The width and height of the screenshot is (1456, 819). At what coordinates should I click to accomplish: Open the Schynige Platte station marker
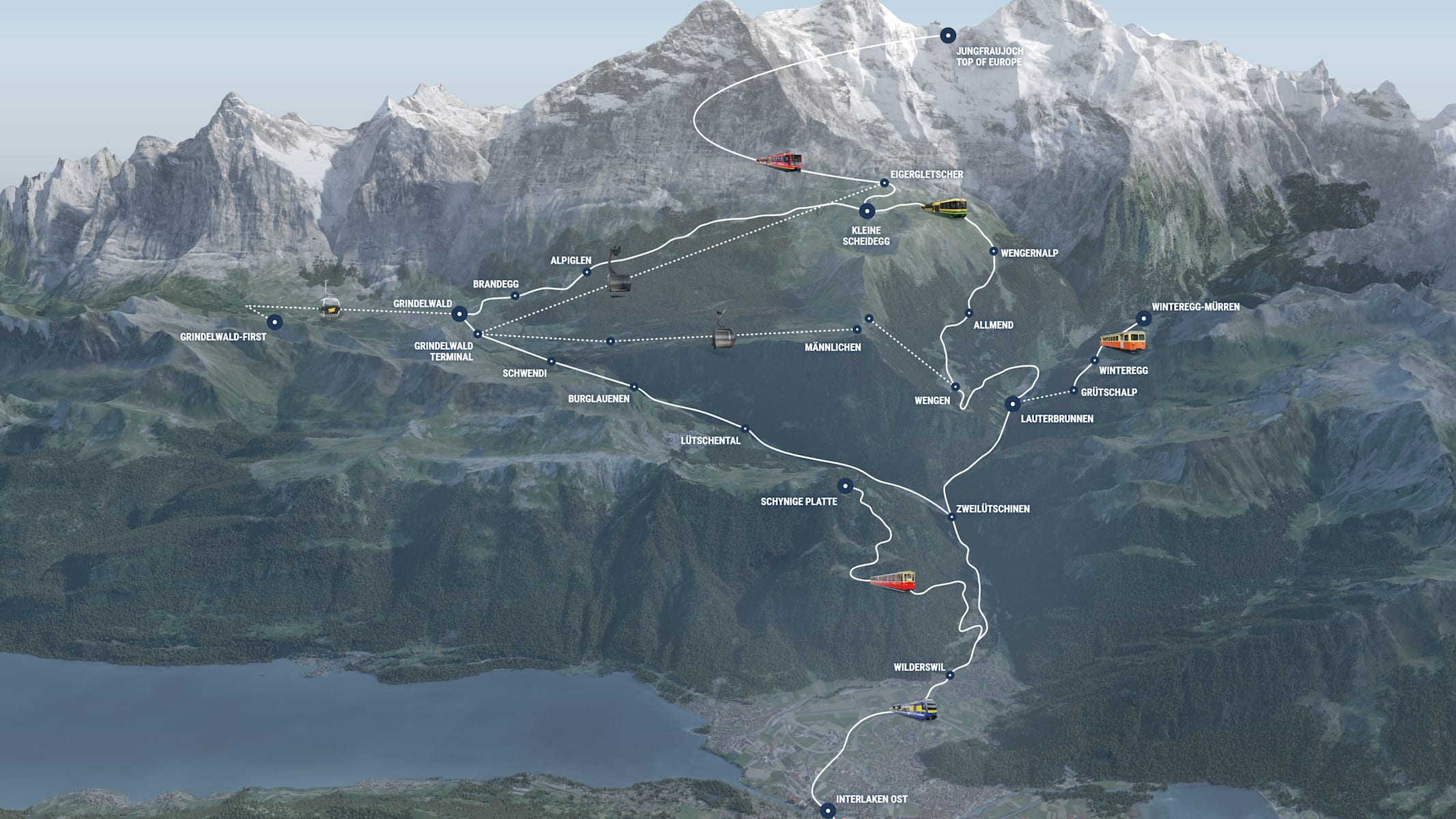click(x=845, y=486)
